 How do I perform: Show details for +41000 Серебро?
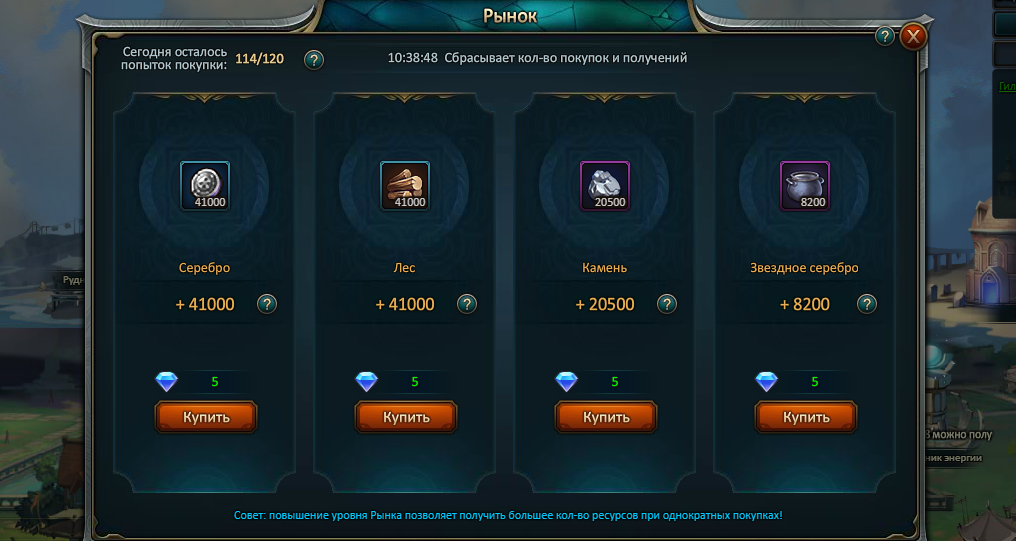click(267, 304)
